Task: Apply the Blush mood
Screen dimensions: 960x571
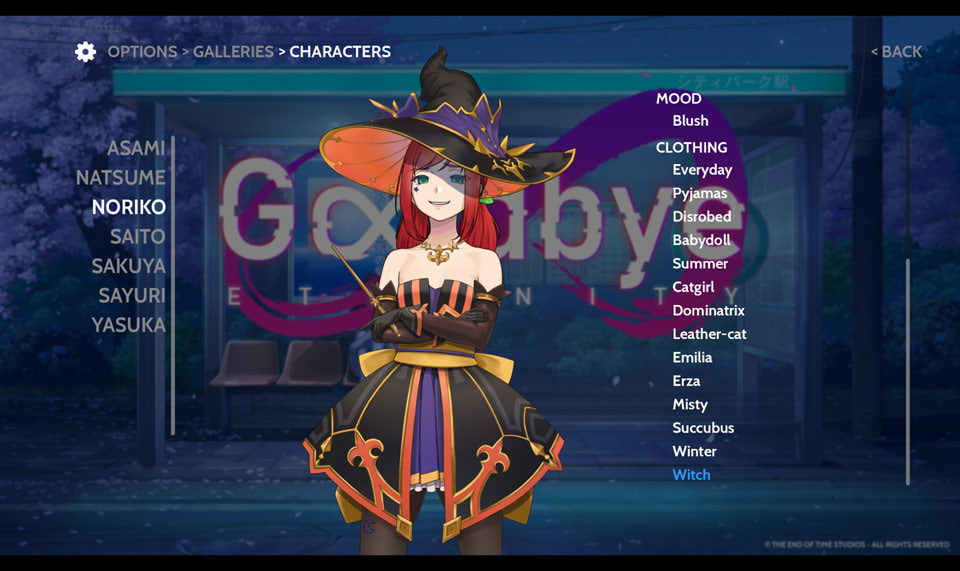Action: coord(690,121)
